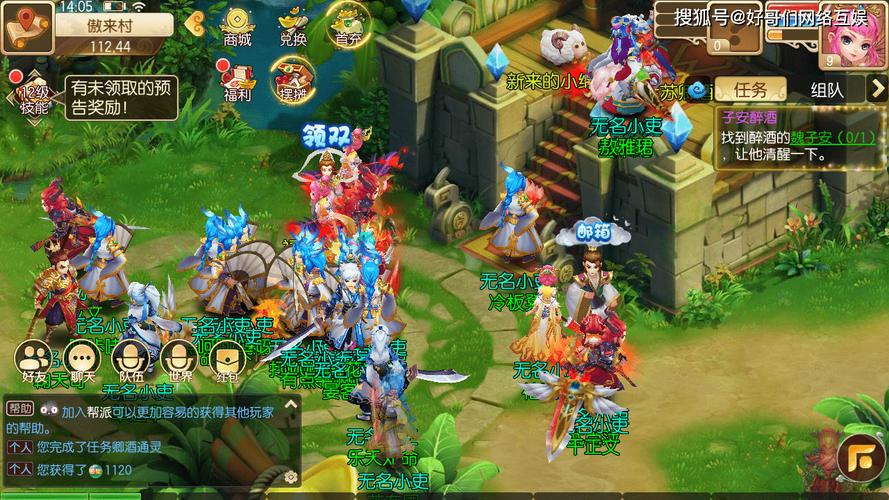The image size is (889, 500).
Task: Open the 商城 shop
Action: point(238,27)
